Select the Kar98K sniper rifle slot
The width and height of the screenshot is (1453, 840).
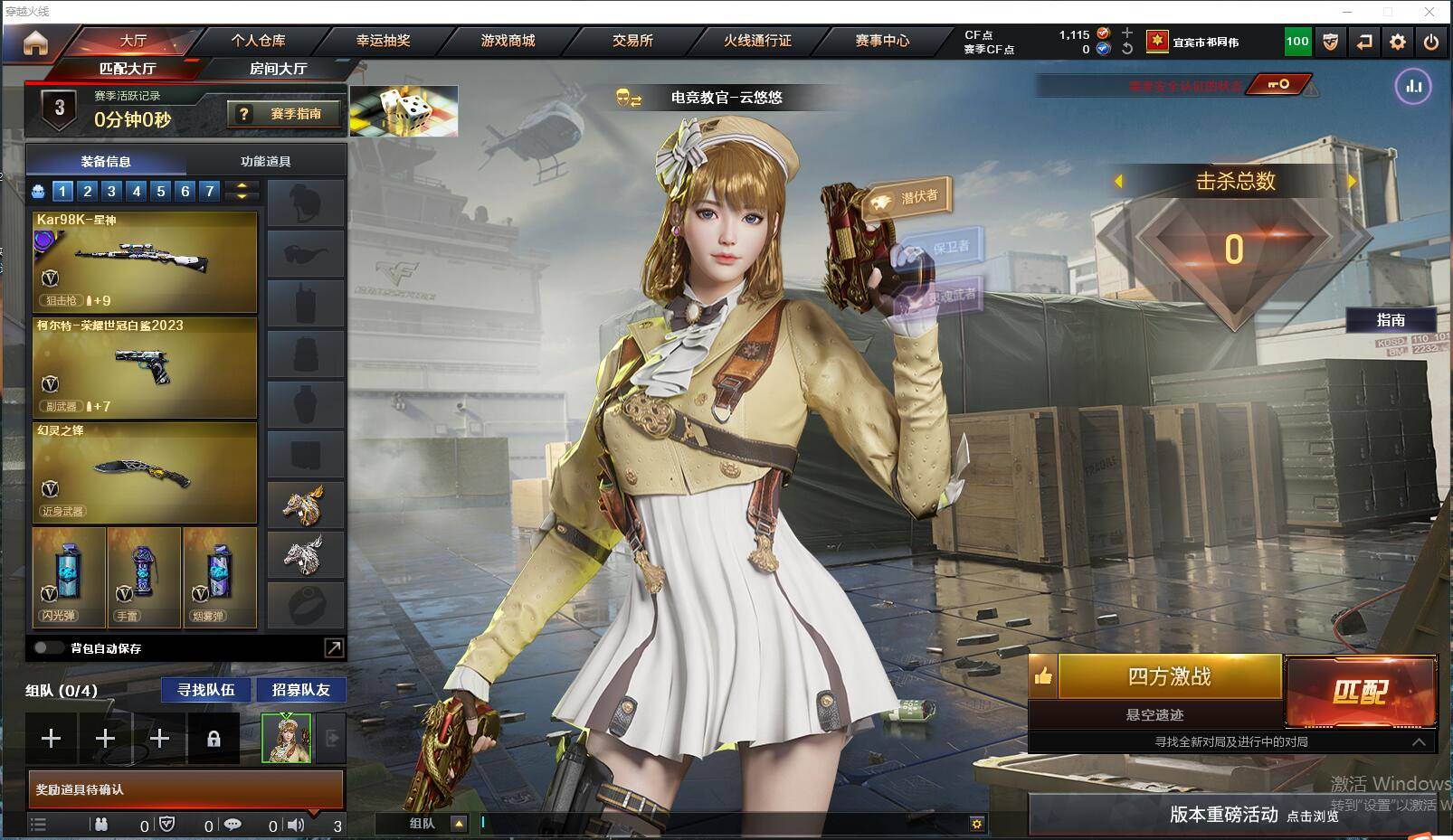pyautogui.click(x=145, y=261)
